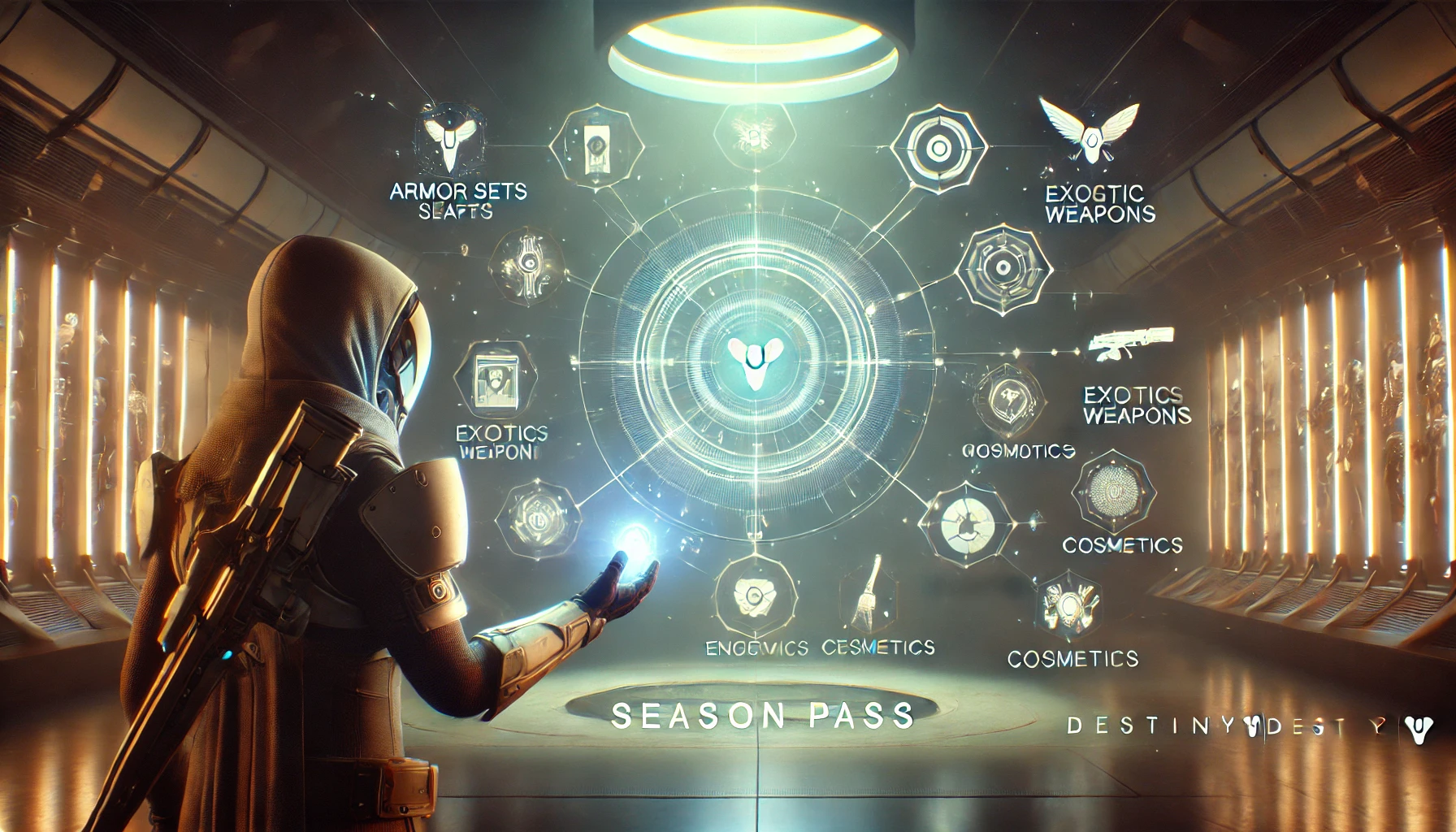Choose the Exotics Weipon label

500,443
